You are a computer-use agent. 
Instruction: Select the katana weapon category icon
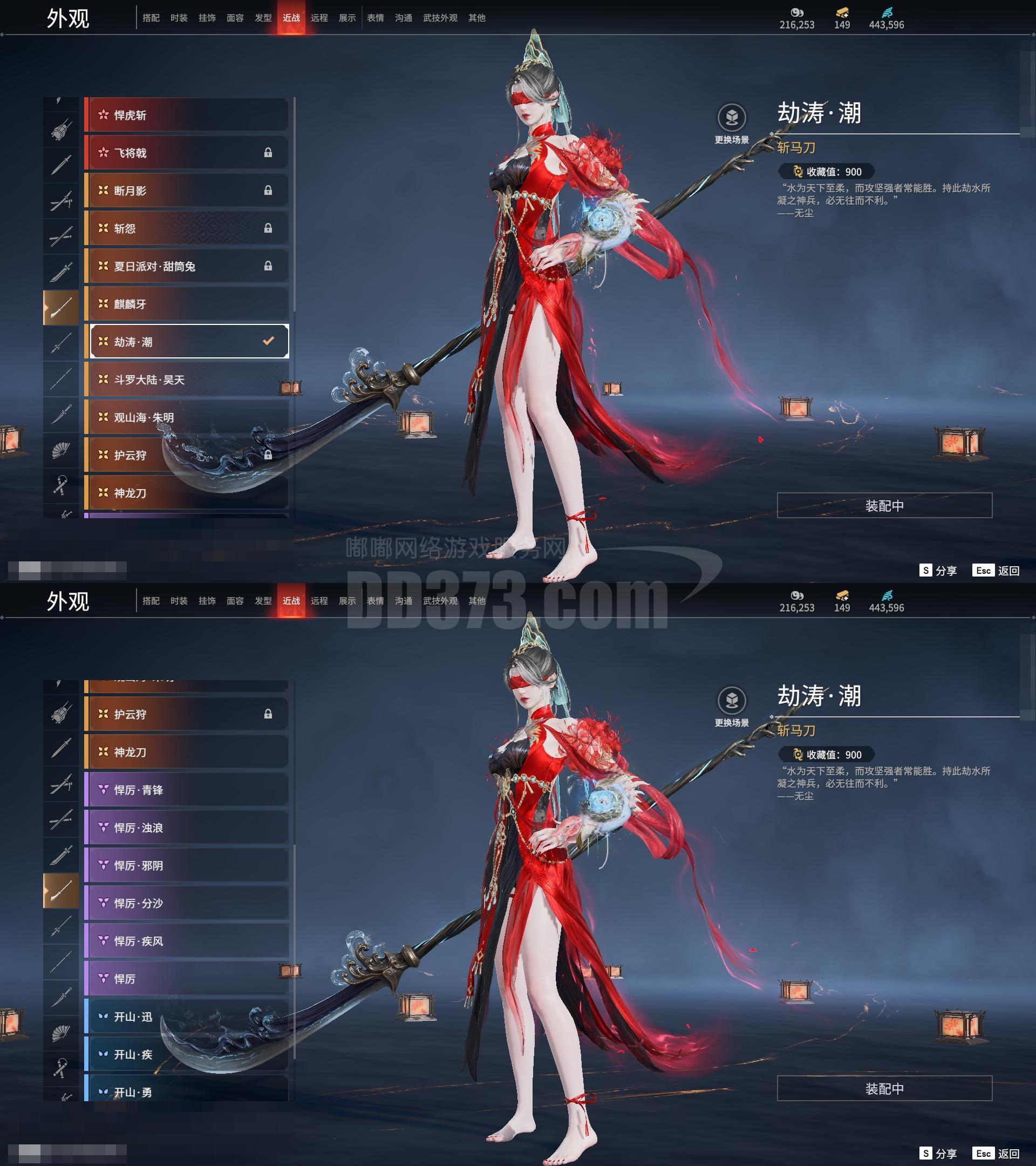click(61, 232)
